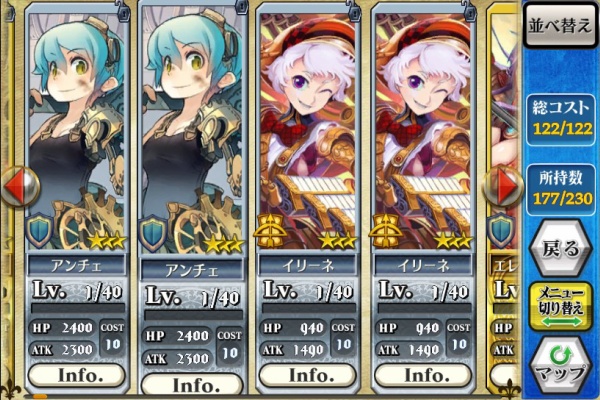Show previous cards with the left red arrow
Screen dimensions: 600x400
click(17, 187)
